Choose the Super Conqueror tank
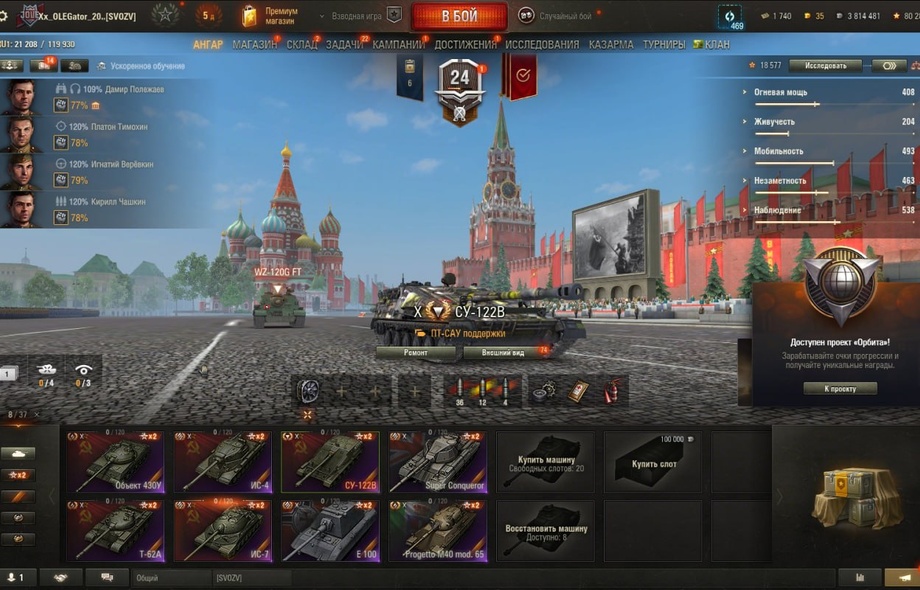Screen dimensions: 920x590 coord(436,461)
